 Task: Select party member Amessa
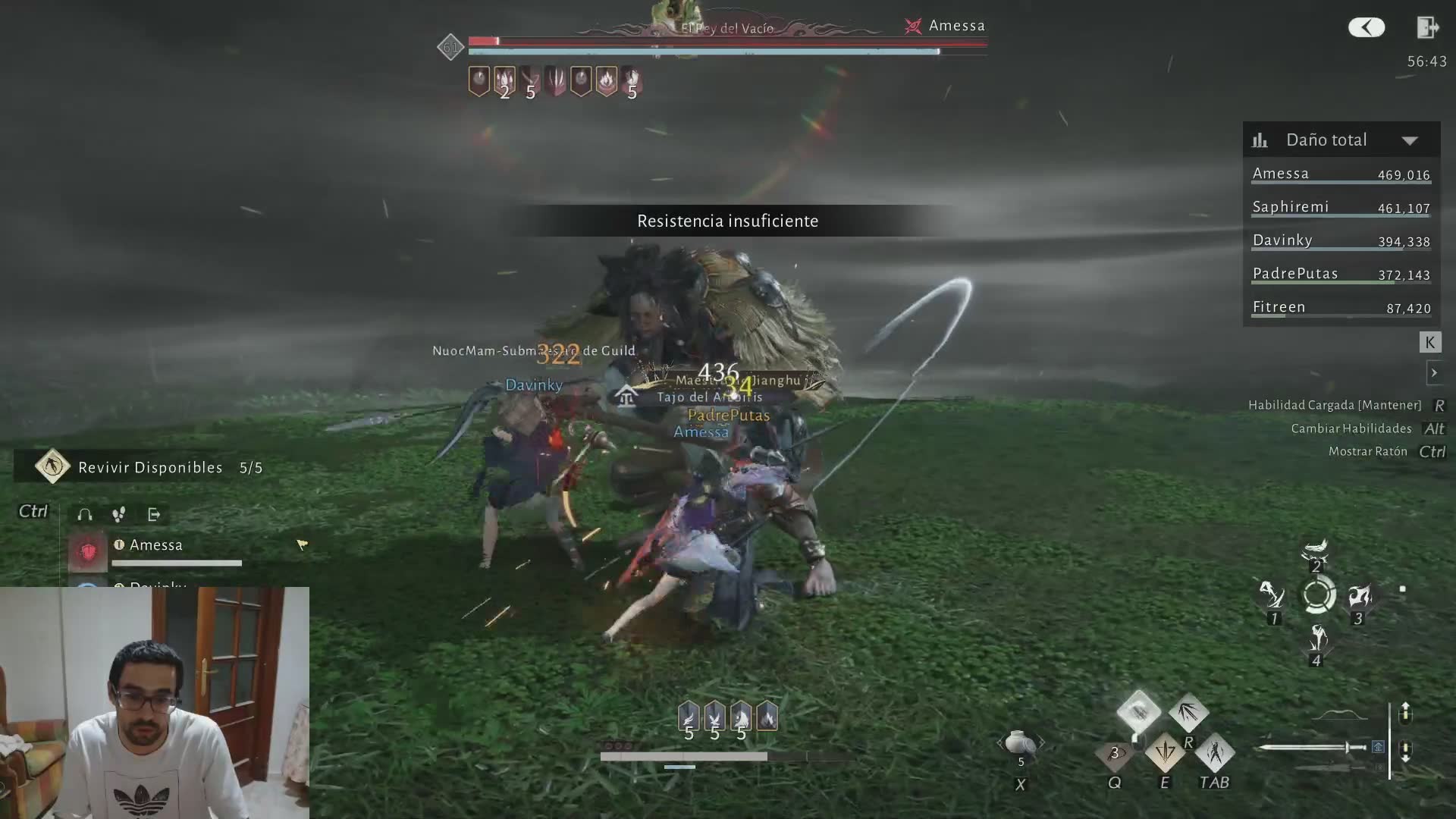(x=156, y=545)
